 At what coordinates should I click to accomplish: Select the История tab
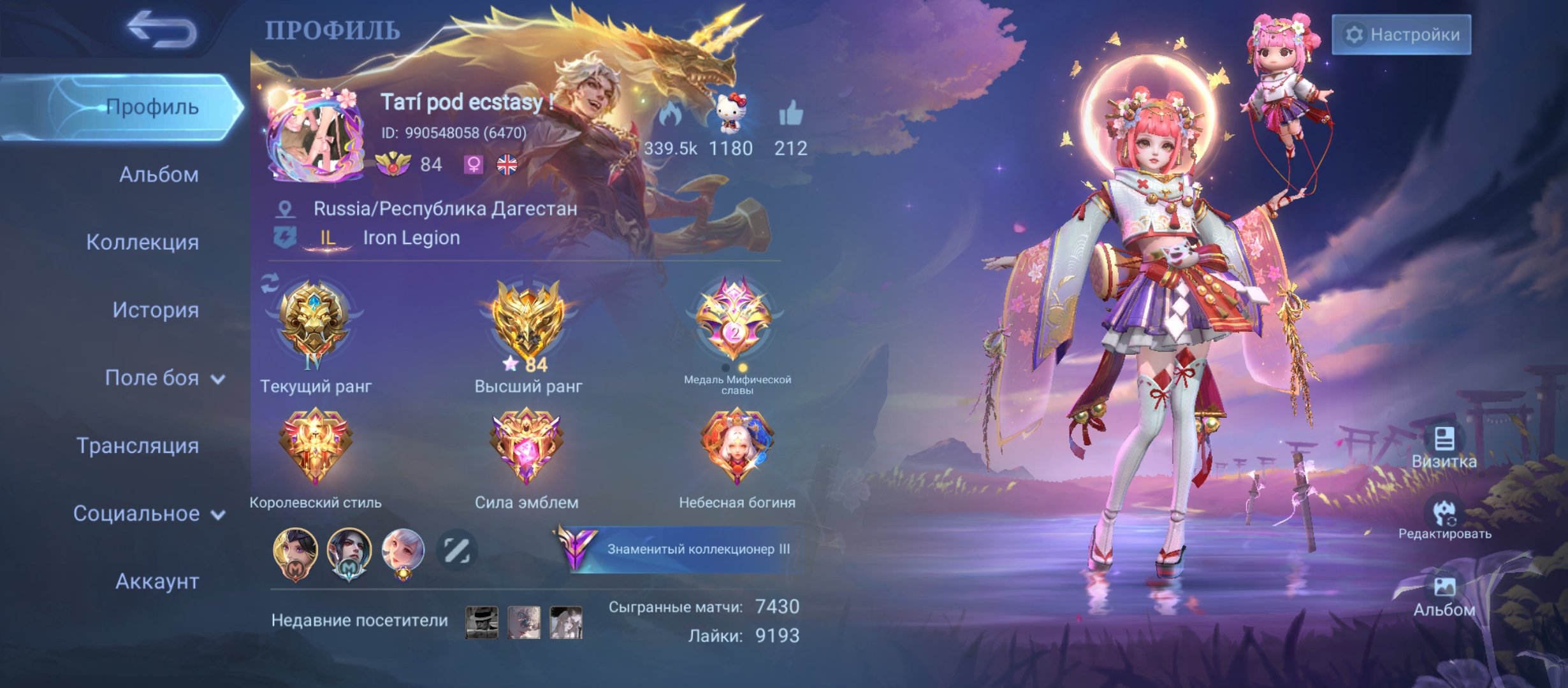pos(156,310)
